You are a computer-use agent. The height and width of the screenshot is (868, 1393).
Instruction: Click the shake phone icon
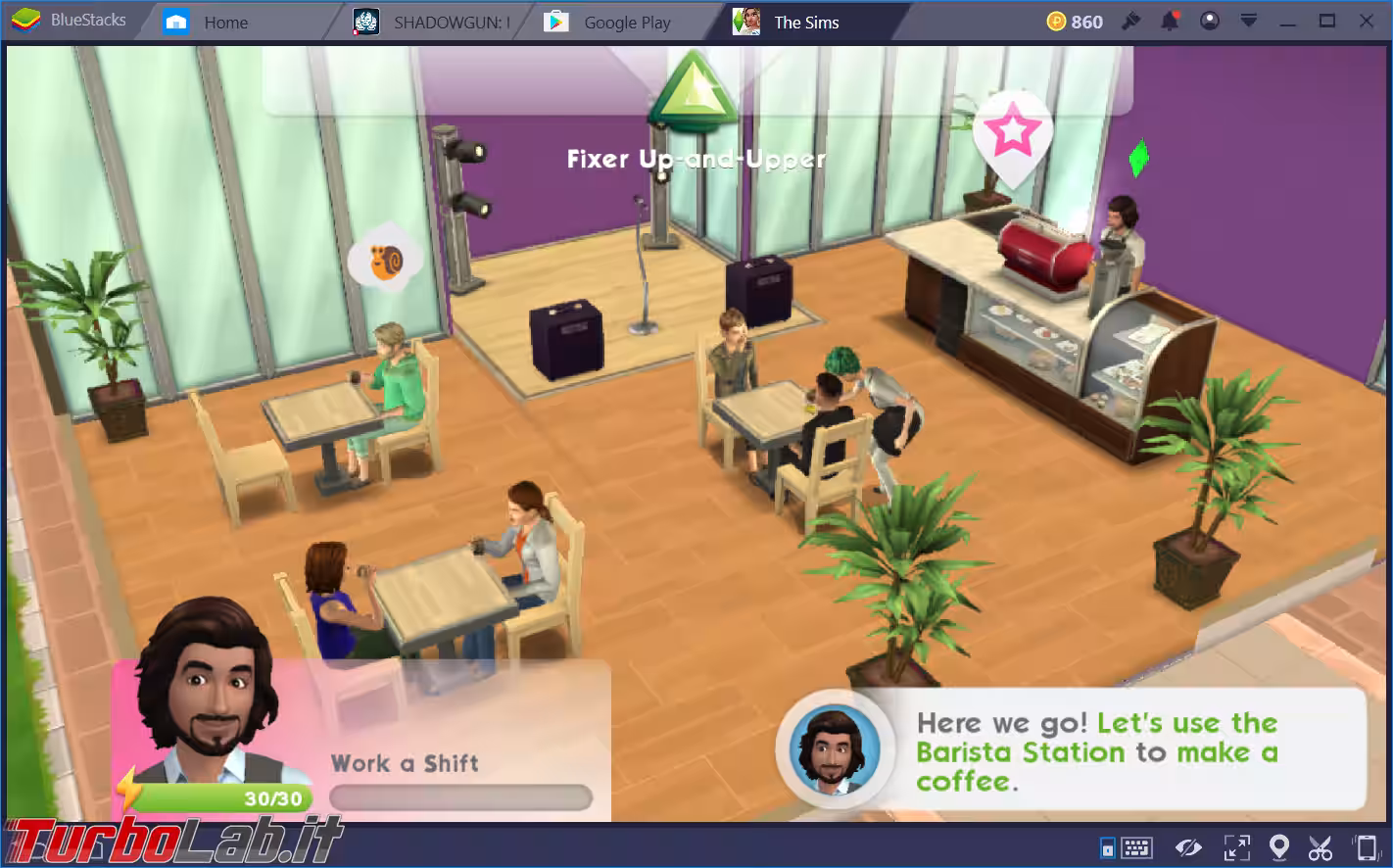pos(1365,846)
